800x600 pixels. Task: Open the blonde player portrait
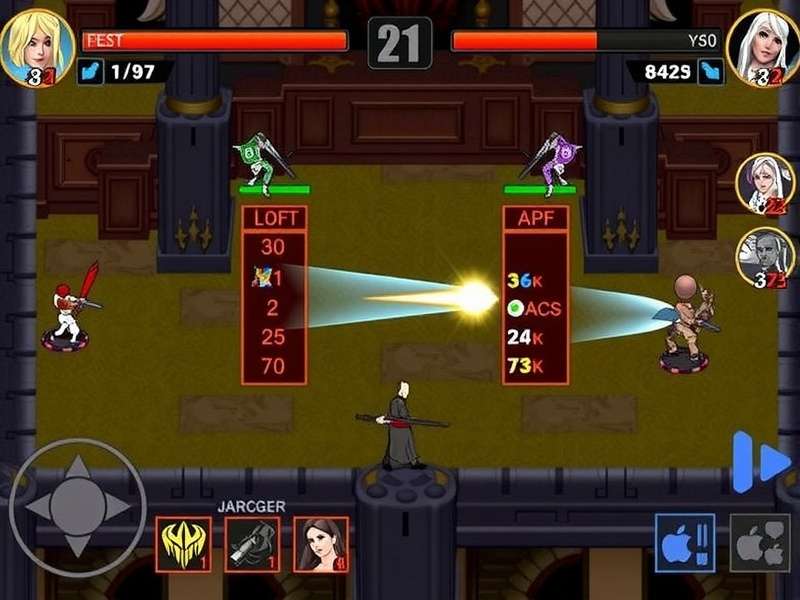pos(34,44)
